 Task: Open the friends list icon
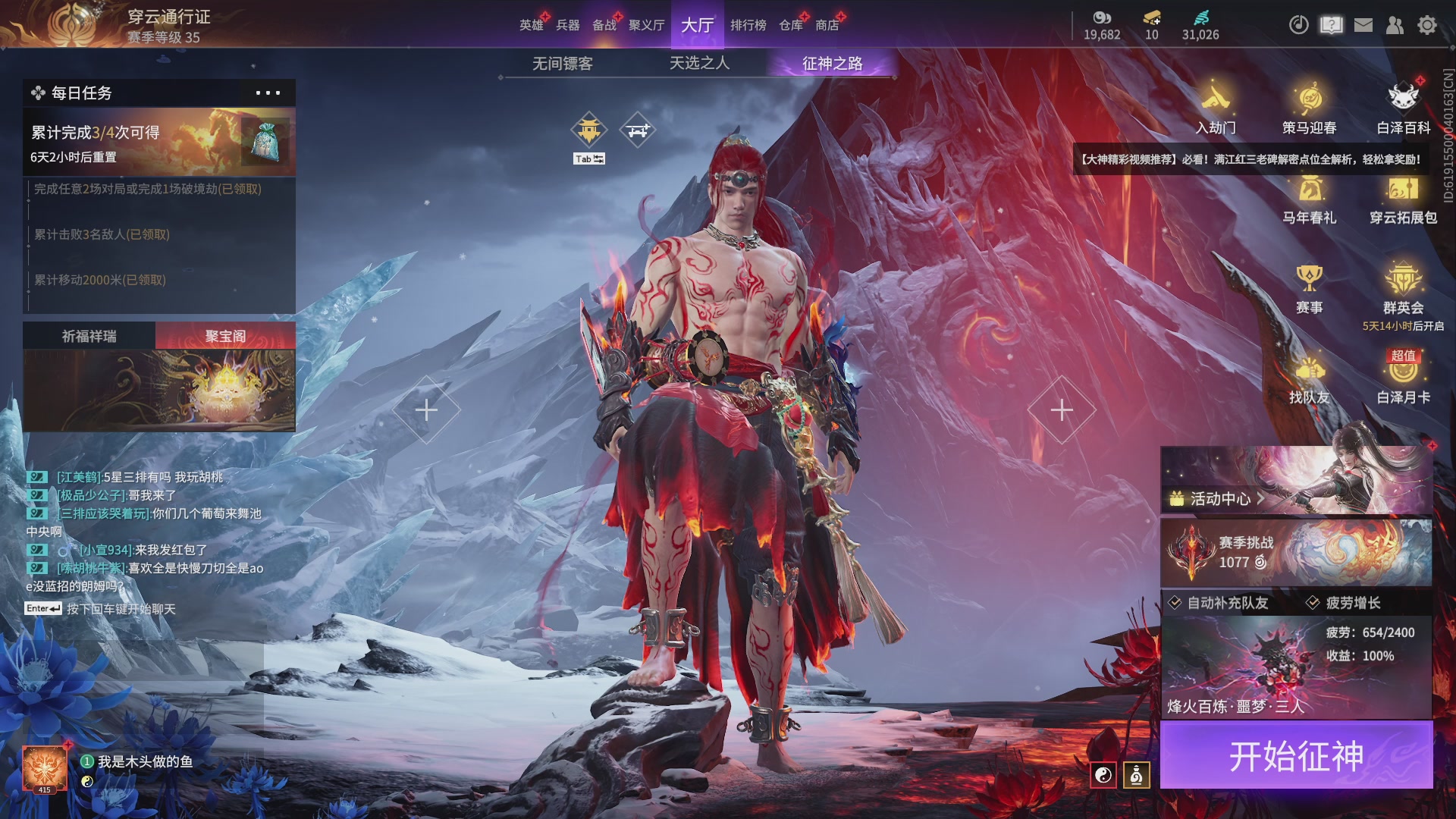[x=1395, y=25]
